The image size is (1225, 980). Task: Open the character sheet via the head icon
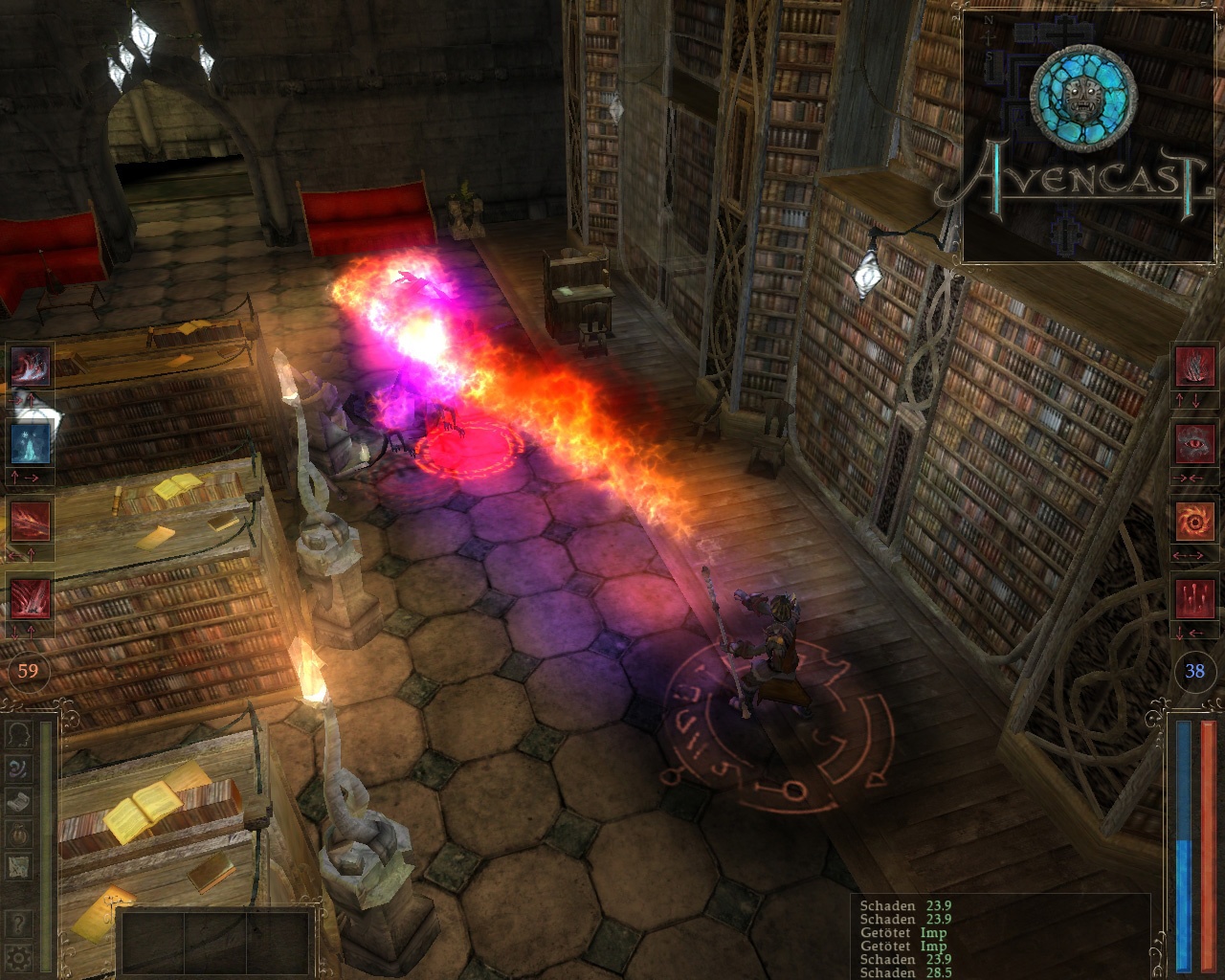[17, 735]
